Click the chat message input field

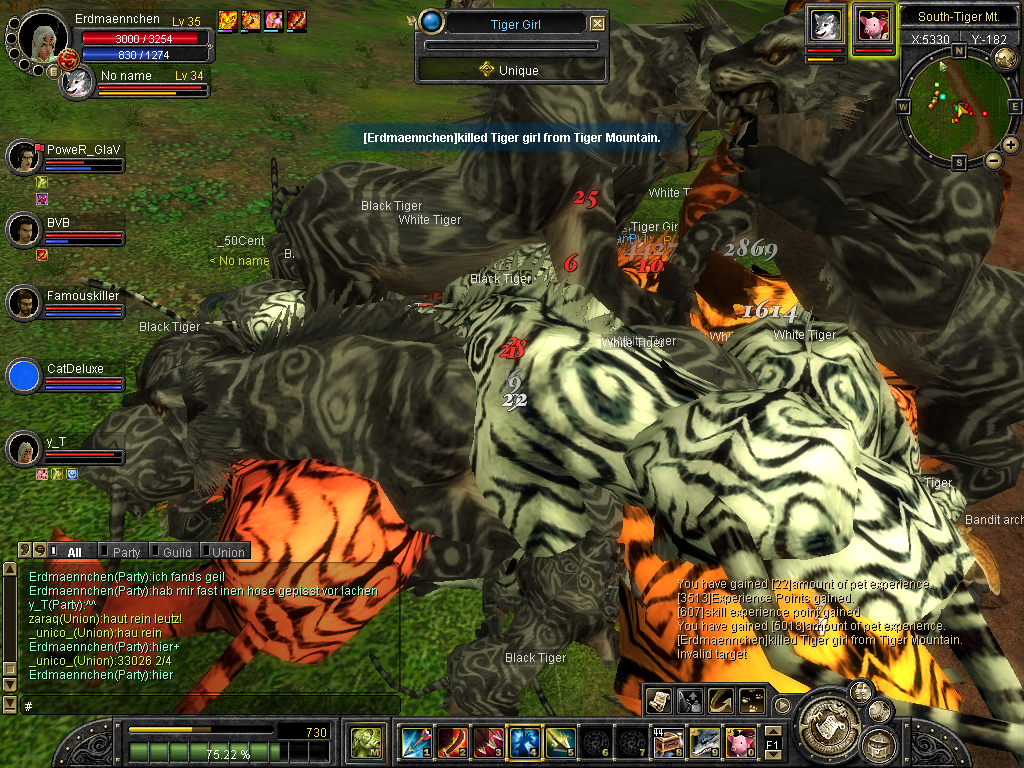210,706
